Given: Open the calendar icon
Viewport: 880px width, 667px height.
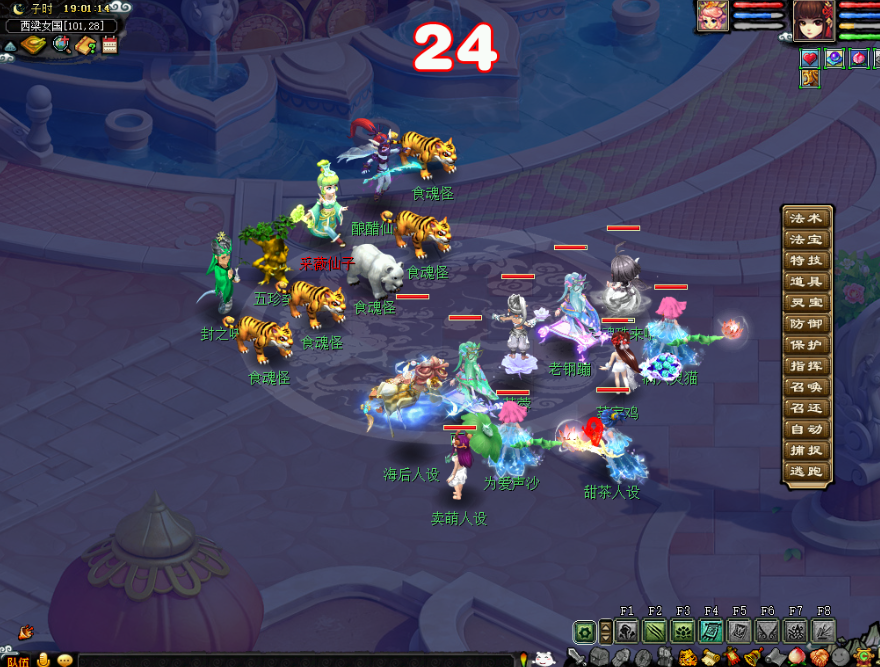Looking at the screenshot, I should point(109,44).
